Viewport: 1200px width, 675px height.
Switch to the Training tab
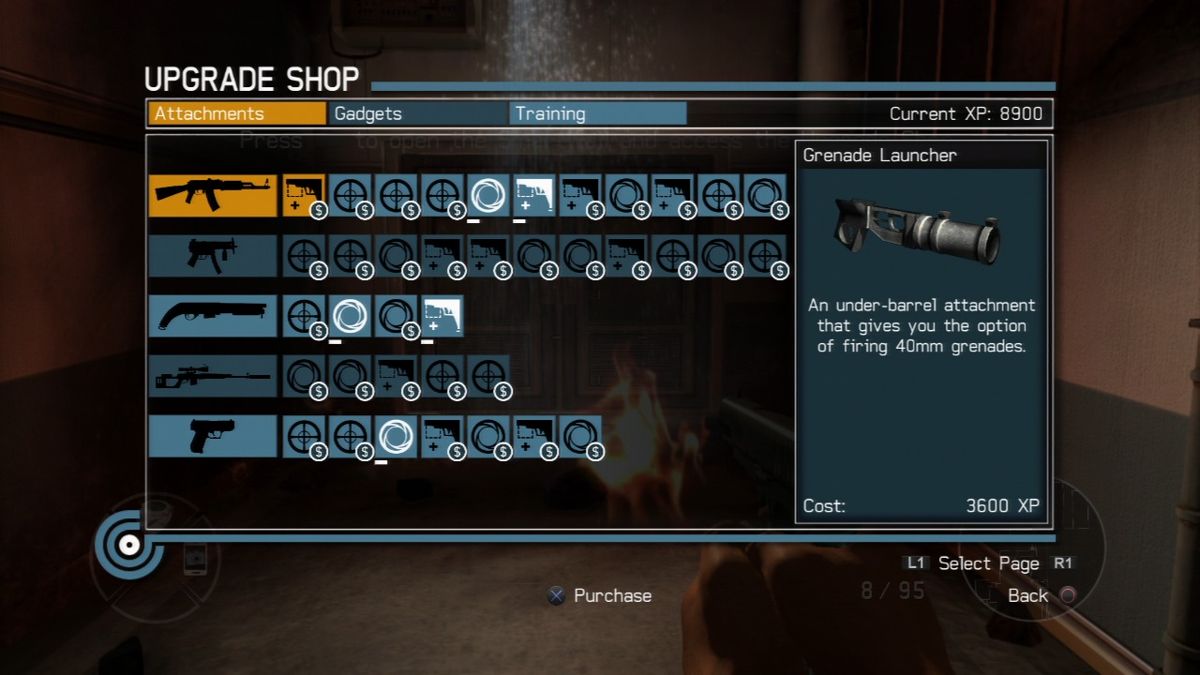coord(597,114)
